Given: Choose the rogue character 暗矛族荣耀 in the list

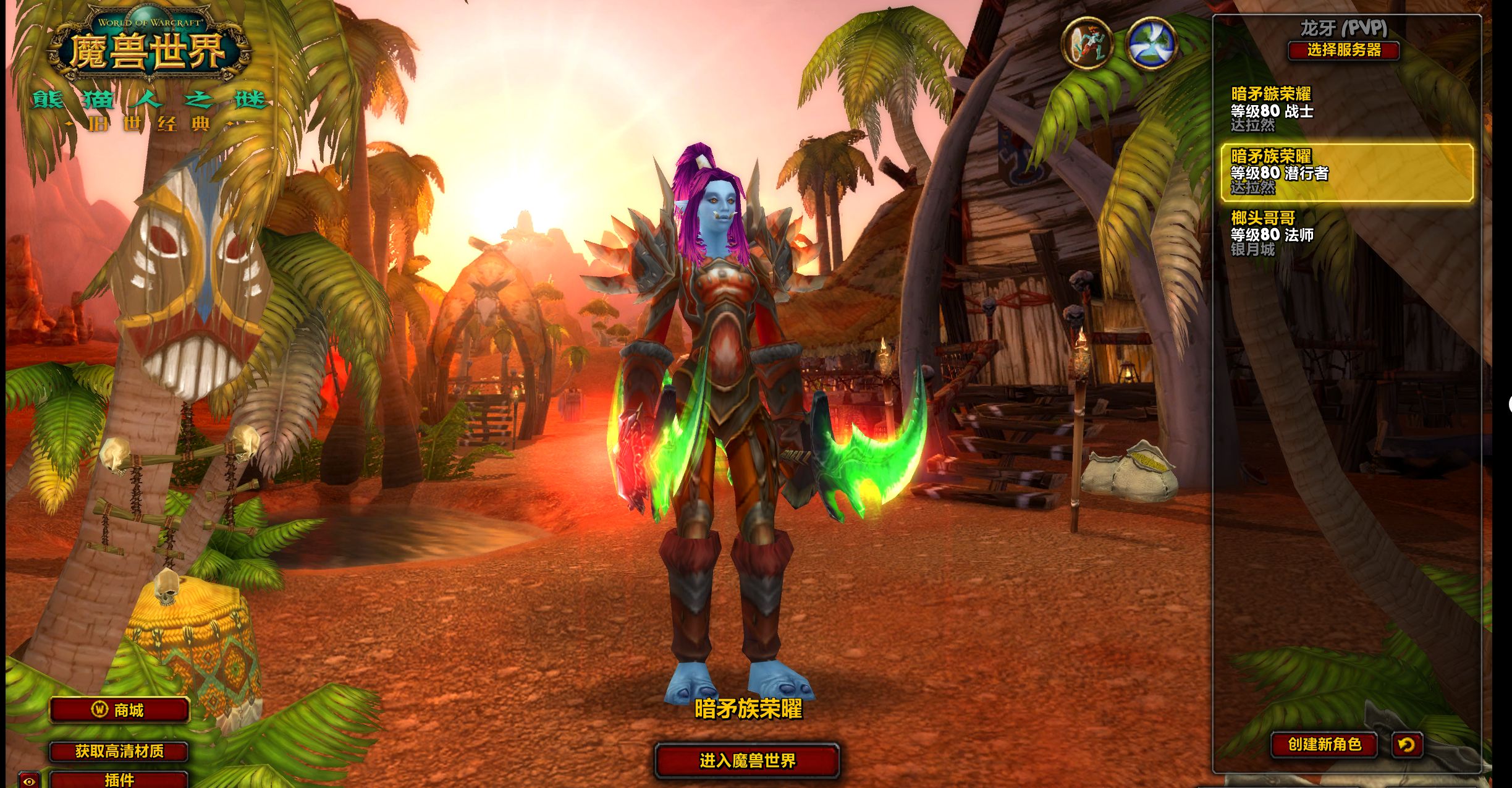Looking at the screenshot, I should coord(1347,172).
